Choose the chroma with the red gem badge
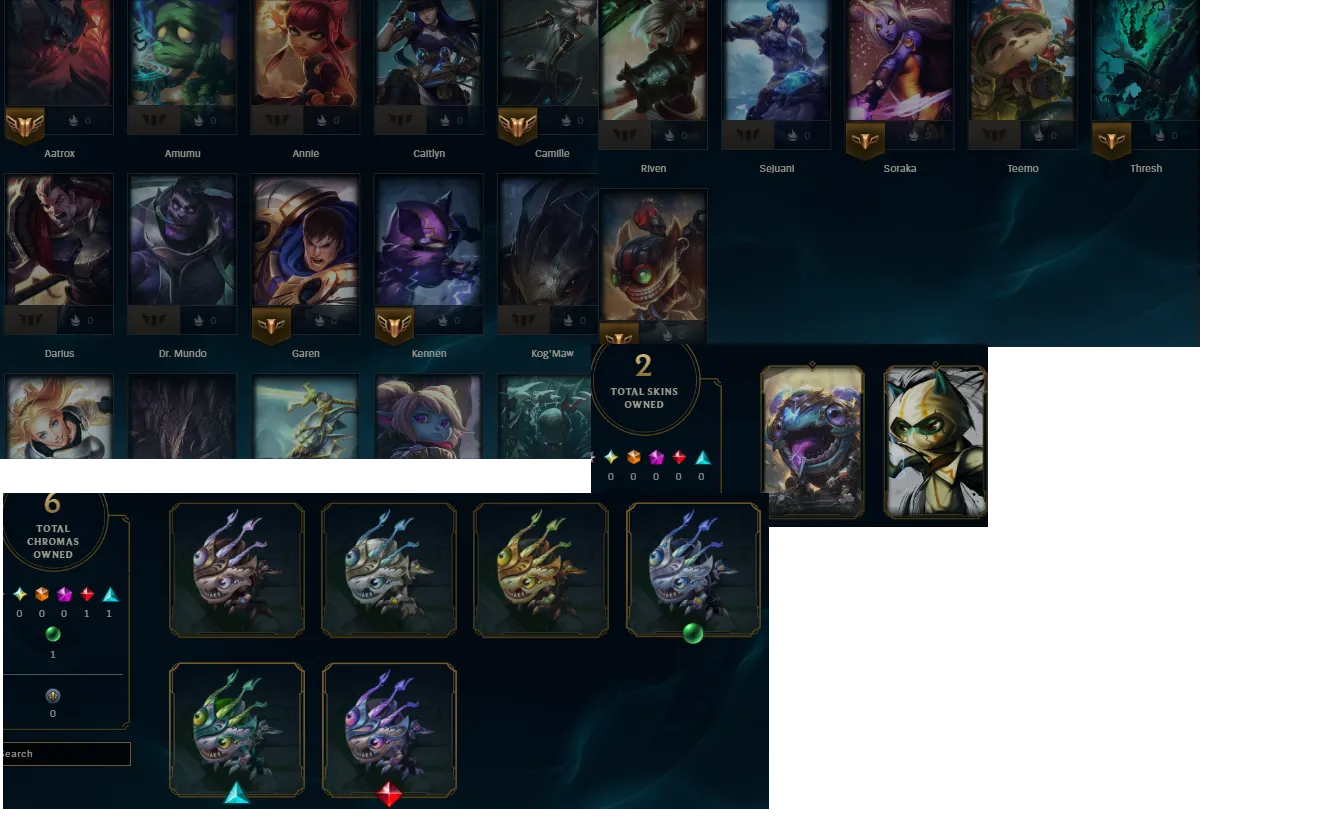This screenshot has height=825, width=1317. (389, 730)
